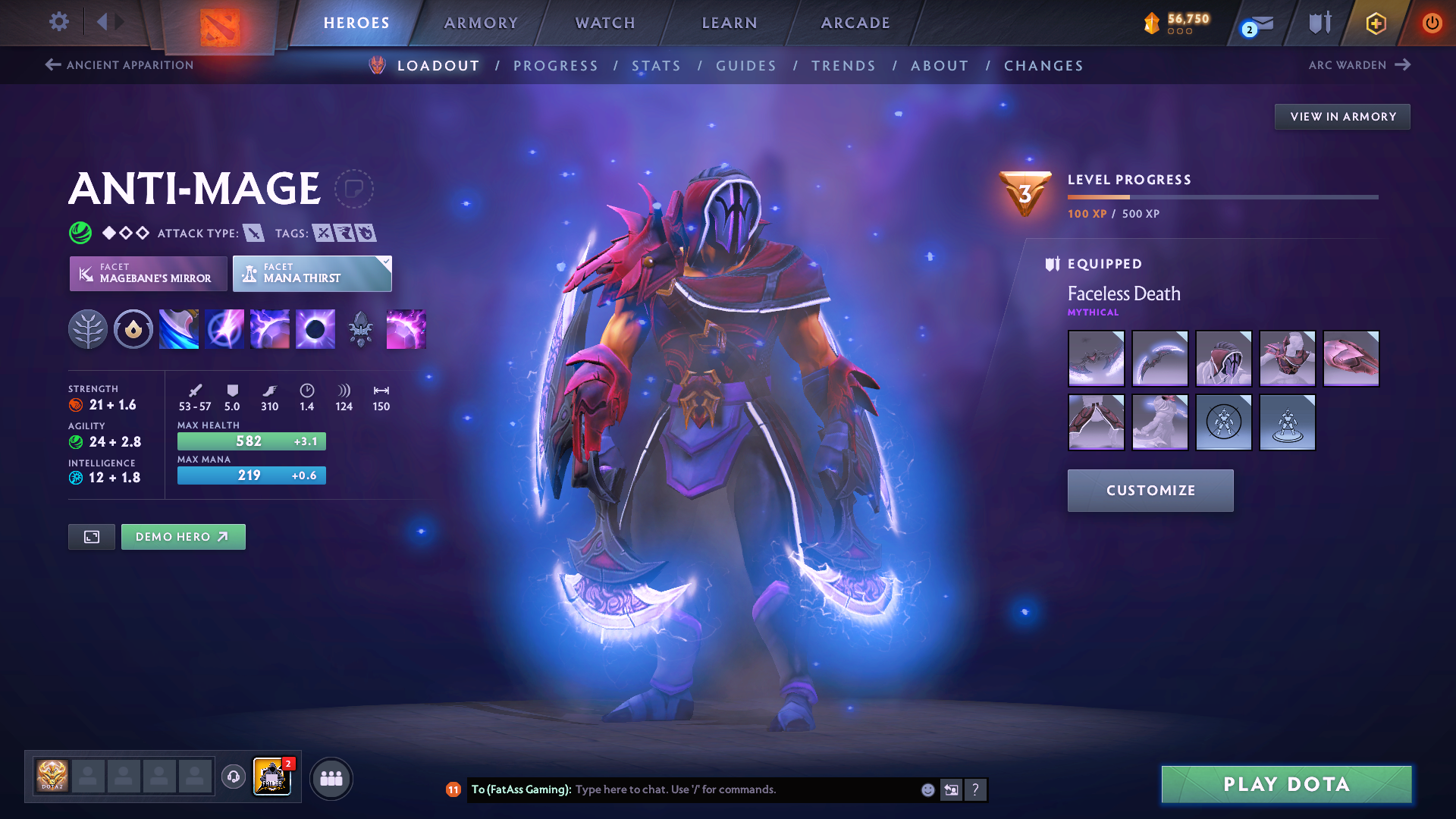Open the Guides section
This screenshot has width=1456, height=819.
746,66
